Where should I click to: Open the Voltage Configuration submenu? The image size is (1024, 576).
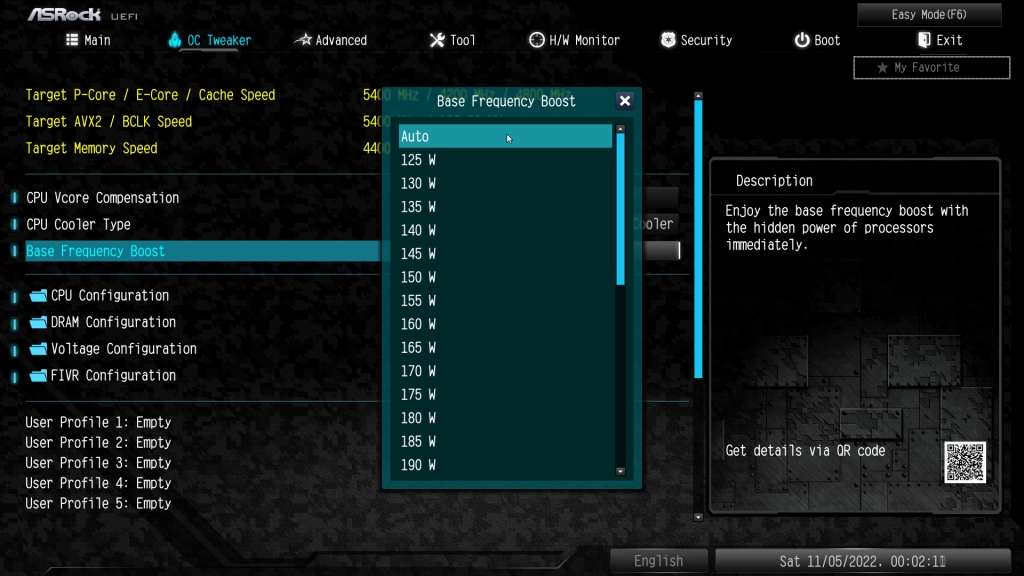123,349
